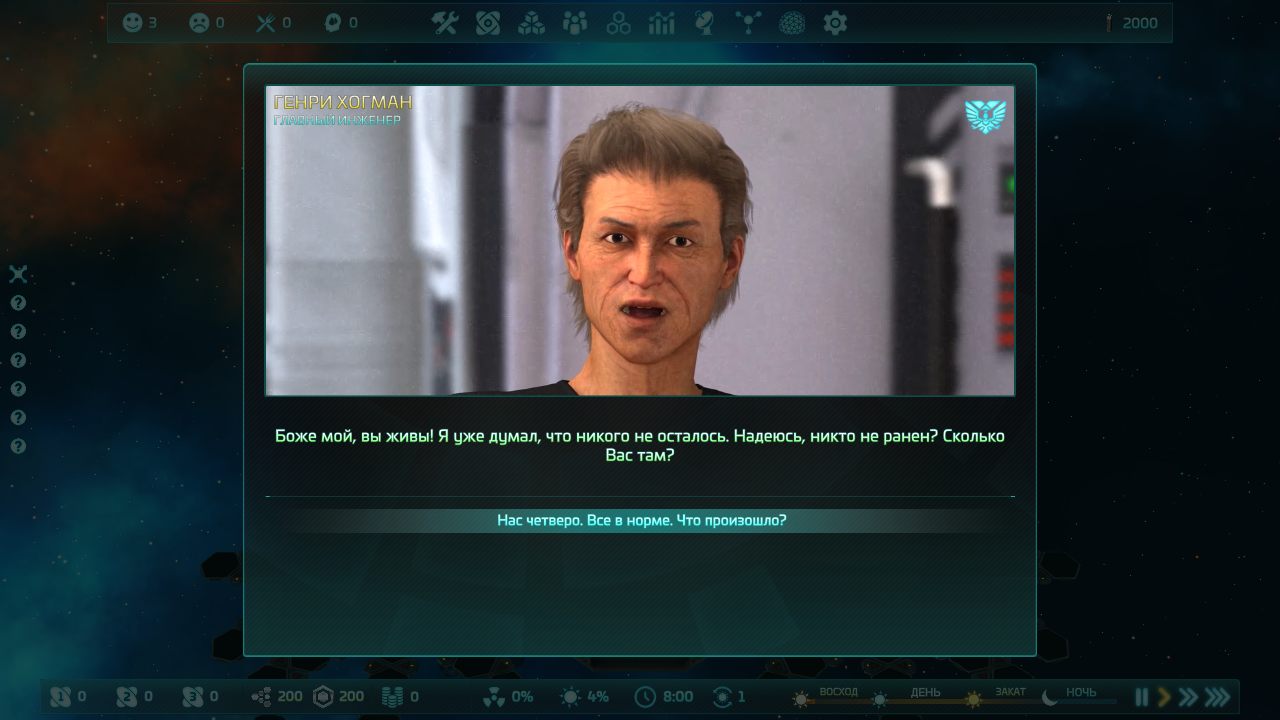This screenshot has height=720, width=1280.
Task: Set game speed to double arrows
Action: tap(1188, 697)
